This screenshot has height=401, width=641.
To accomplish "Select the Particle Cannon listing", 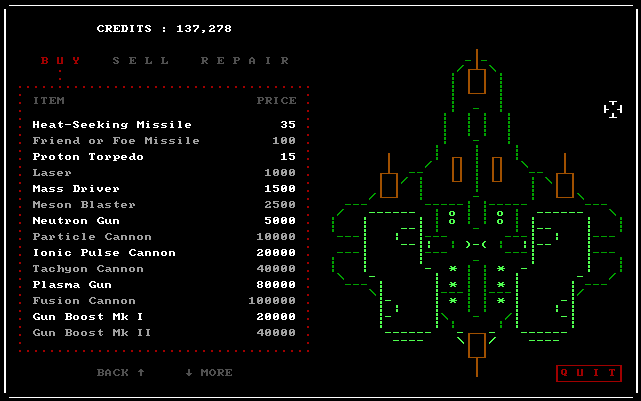I will tap(92, 237).
